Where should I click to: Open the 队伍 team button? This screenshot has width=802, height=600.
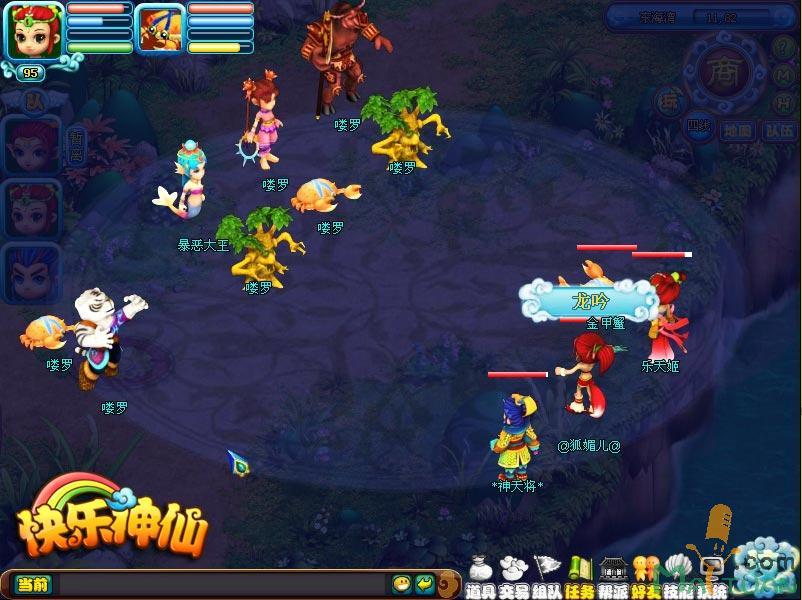click(779, 130)
